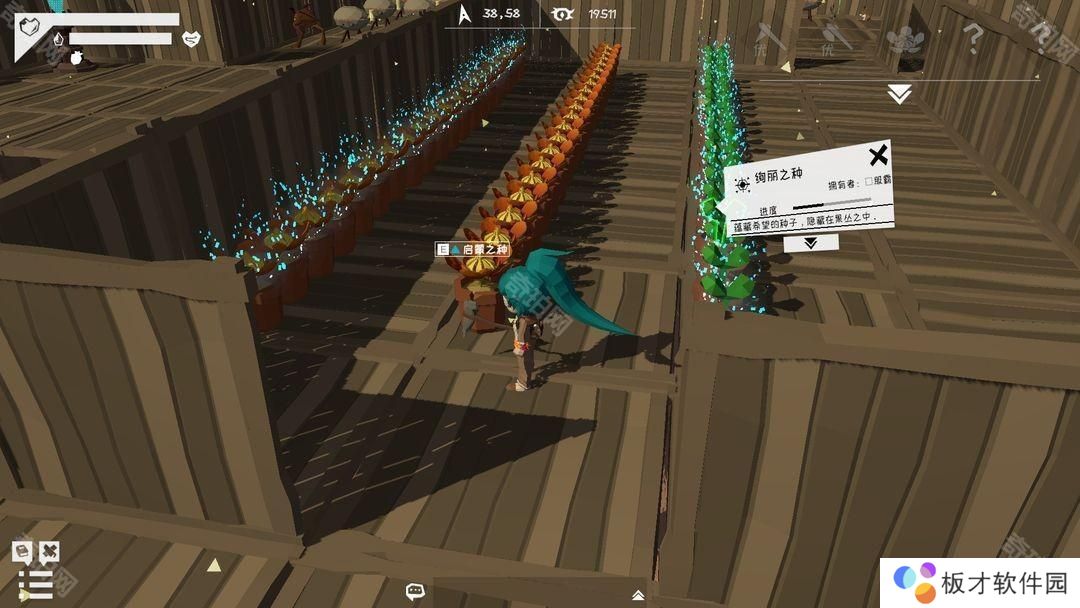Click the crossed-tools speech-bubble icon
The width and height of the screenshot is (1080, 608).
coord(48,551)
